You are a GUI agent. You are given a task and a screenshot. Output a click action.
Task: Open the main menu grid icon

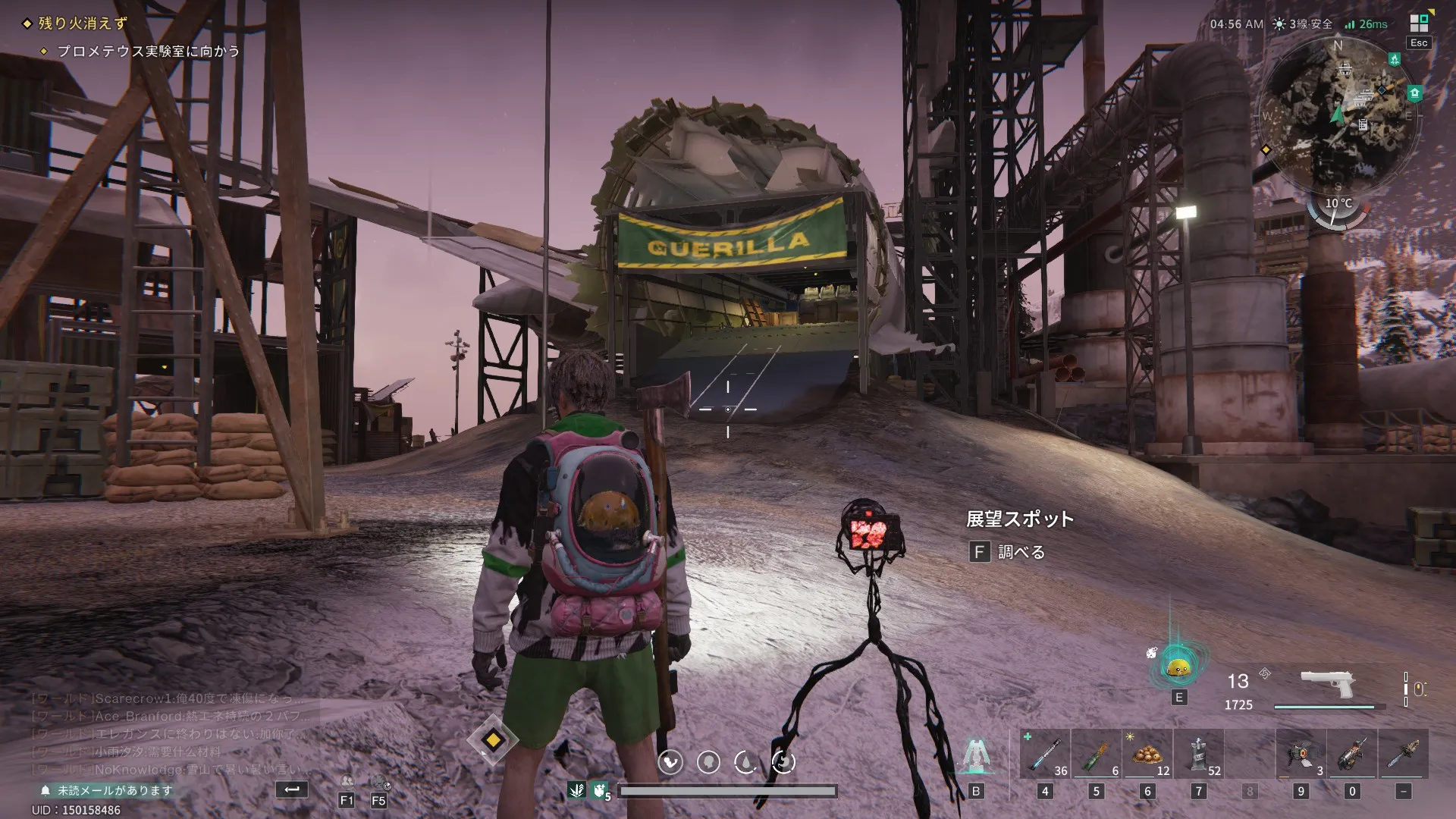(1419, 23)
